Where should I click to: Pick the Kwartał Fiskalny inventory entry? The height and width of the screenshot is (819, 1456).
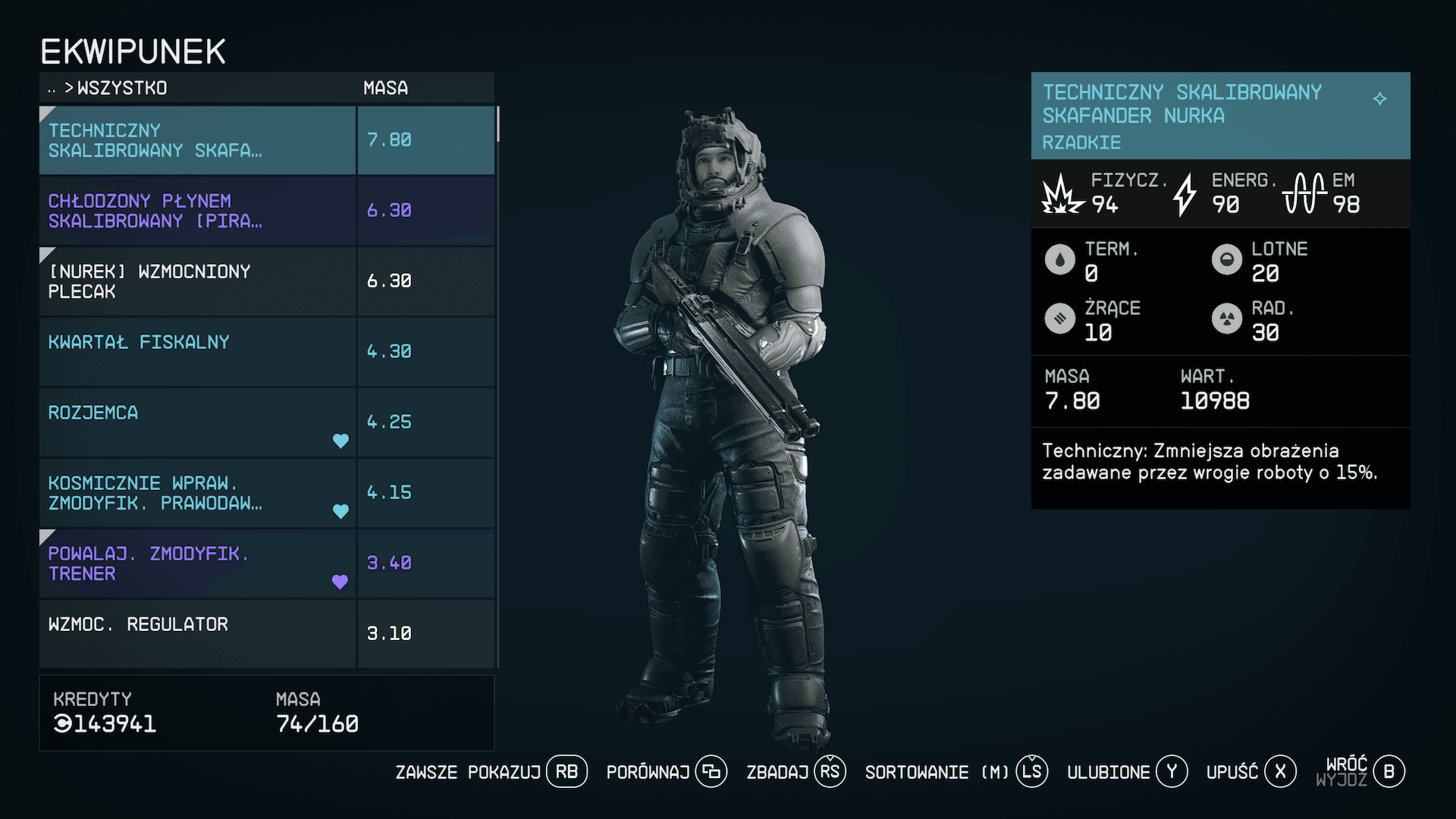(x=197, y=352)
